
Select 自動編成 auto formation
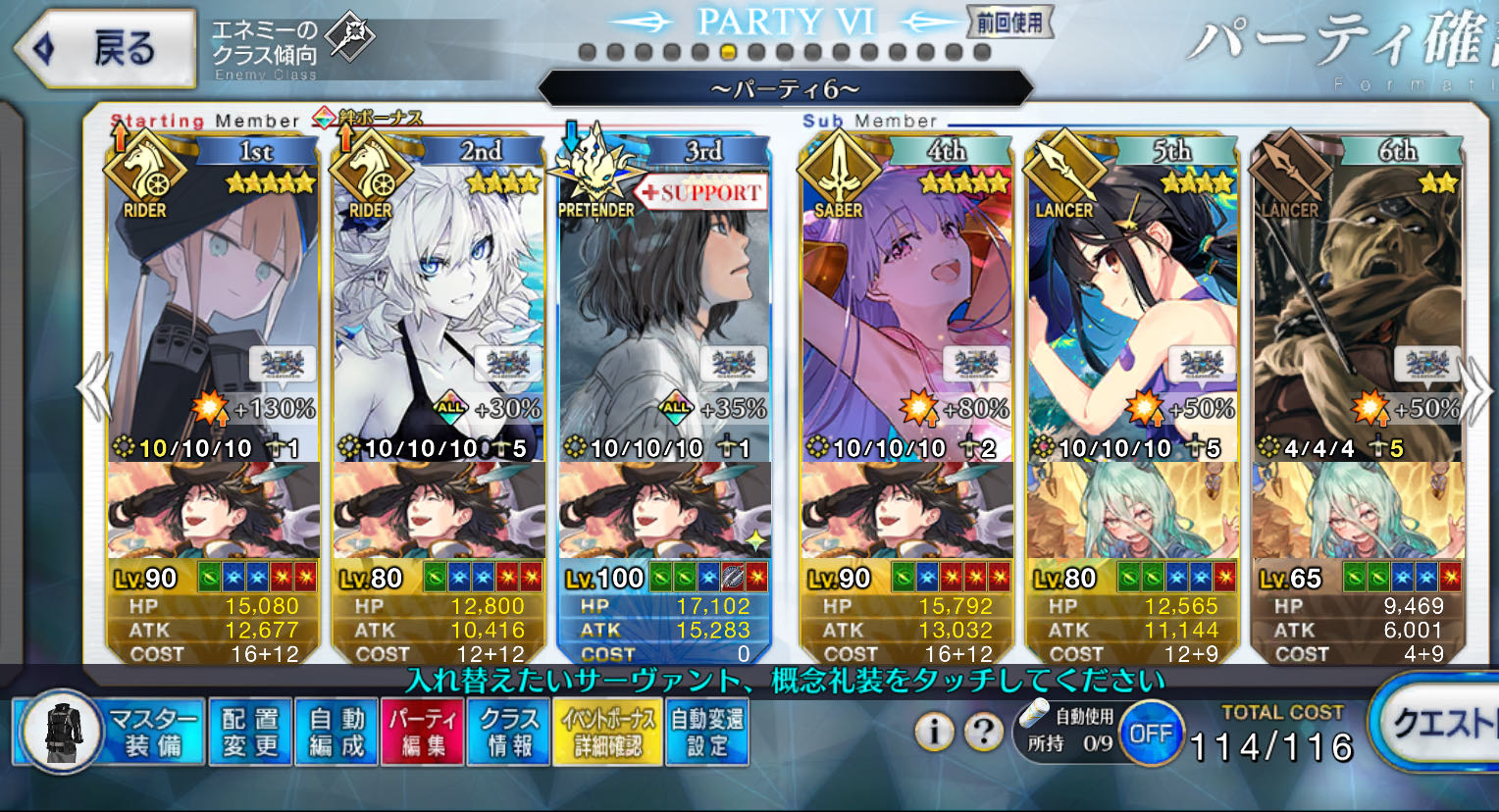[336, 732]
